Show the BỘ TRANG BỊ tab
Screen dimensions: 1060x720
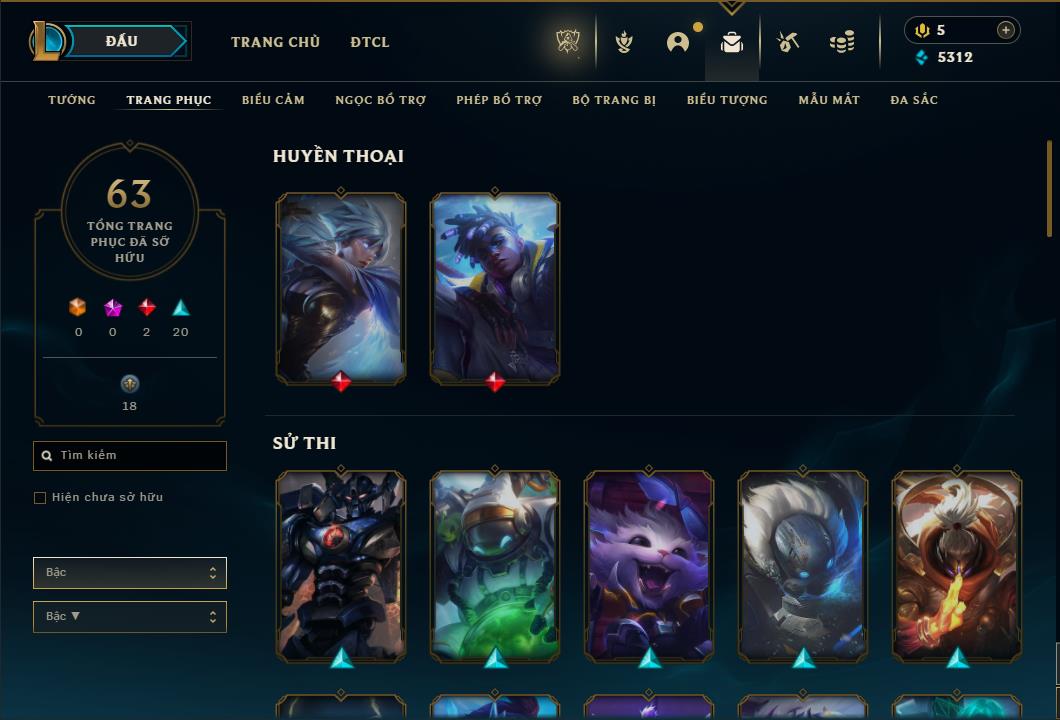(x=614, y=100)
